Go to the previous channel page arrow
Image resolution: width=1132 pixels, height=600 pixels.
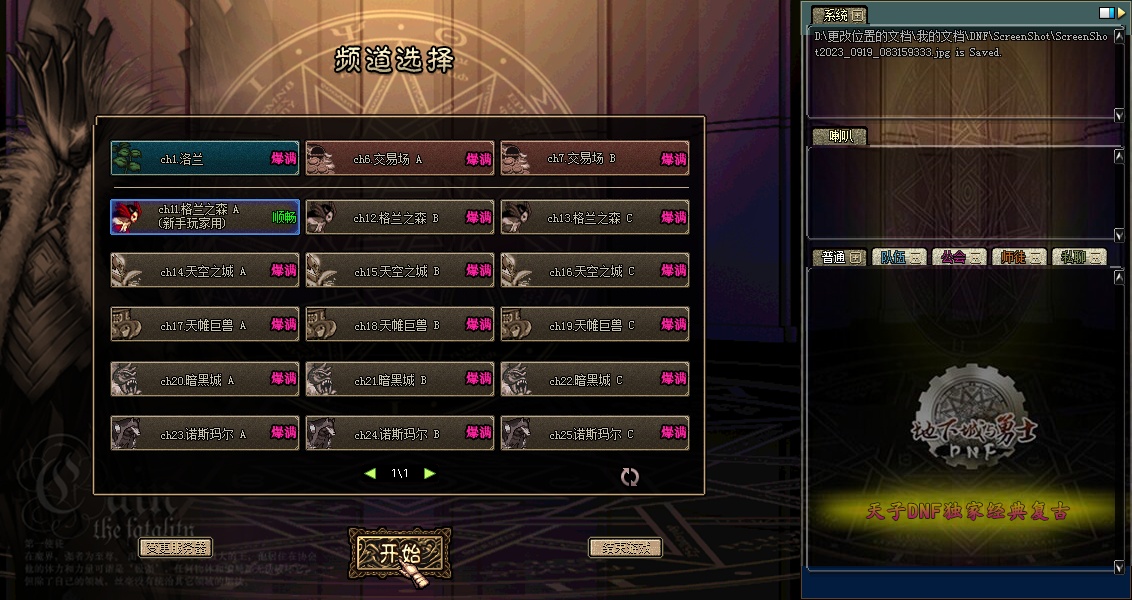(x=370, y=473)
